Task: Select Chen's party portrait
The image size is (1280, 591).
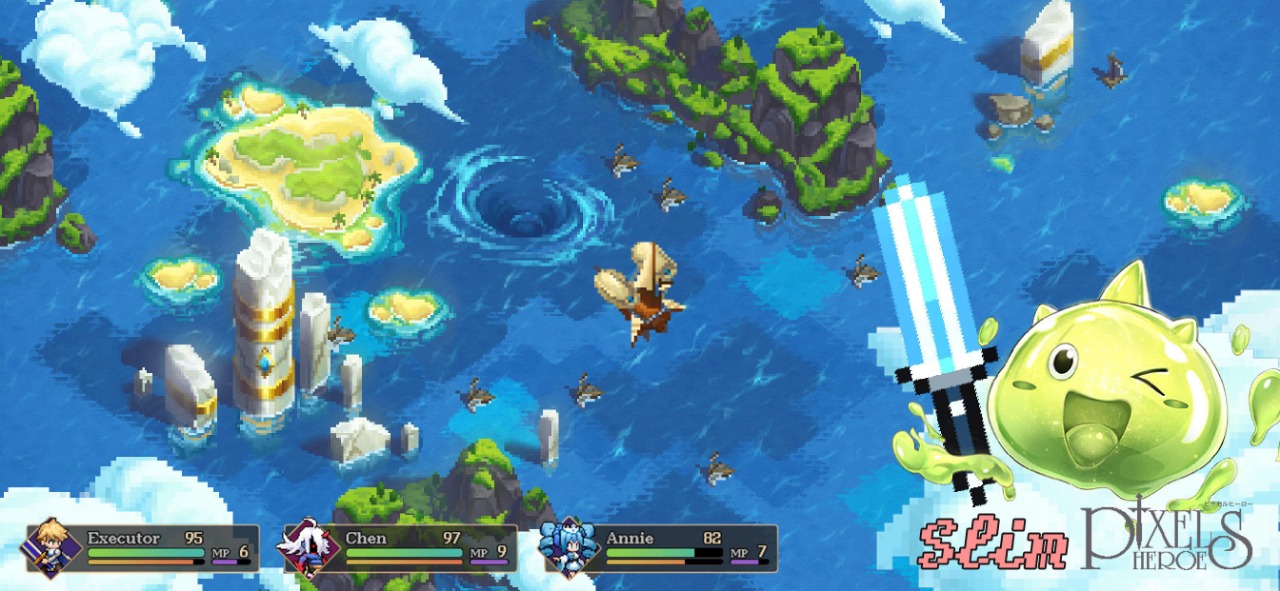Action: tap(310, 548)
